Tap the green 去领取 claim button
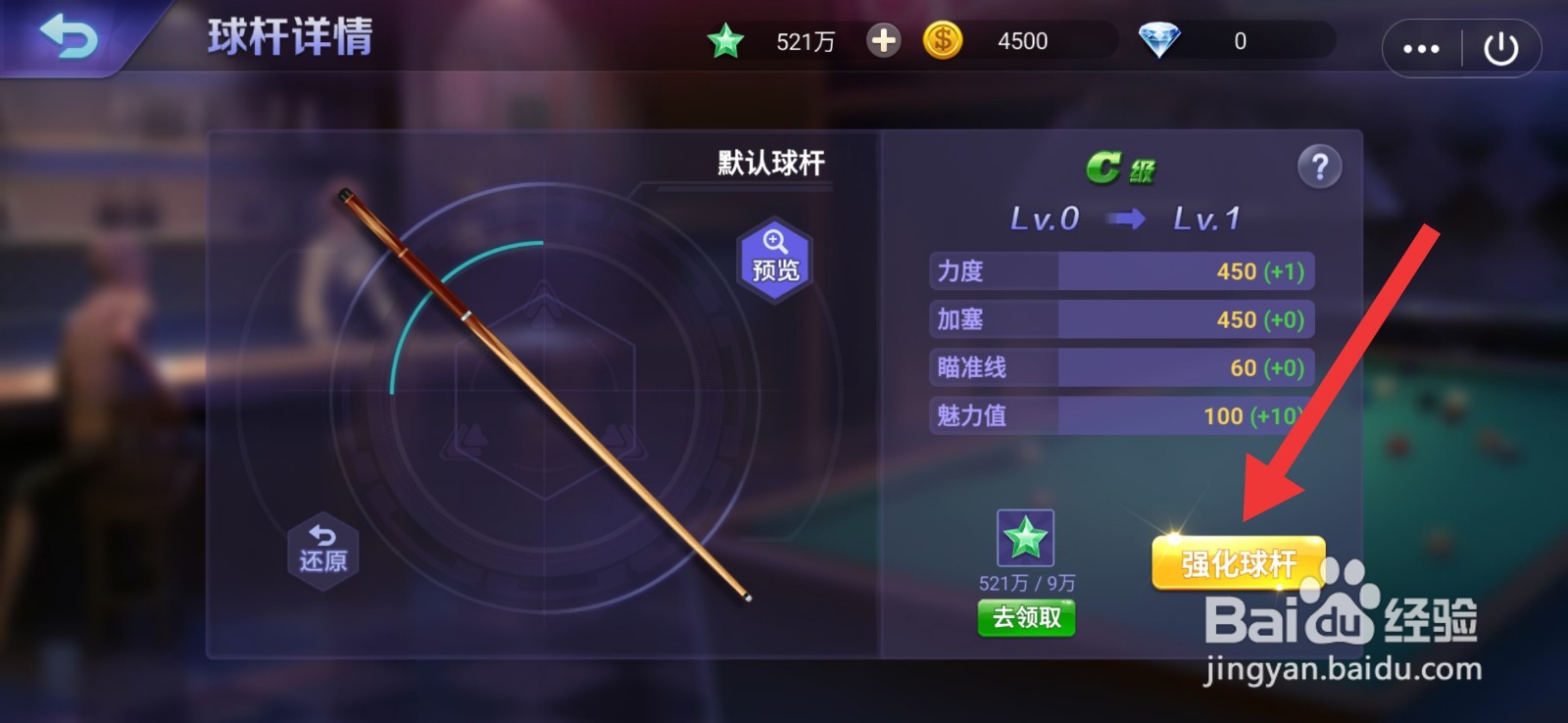Viewport: 1568px width, 723px height. [x=1025, y=617]
